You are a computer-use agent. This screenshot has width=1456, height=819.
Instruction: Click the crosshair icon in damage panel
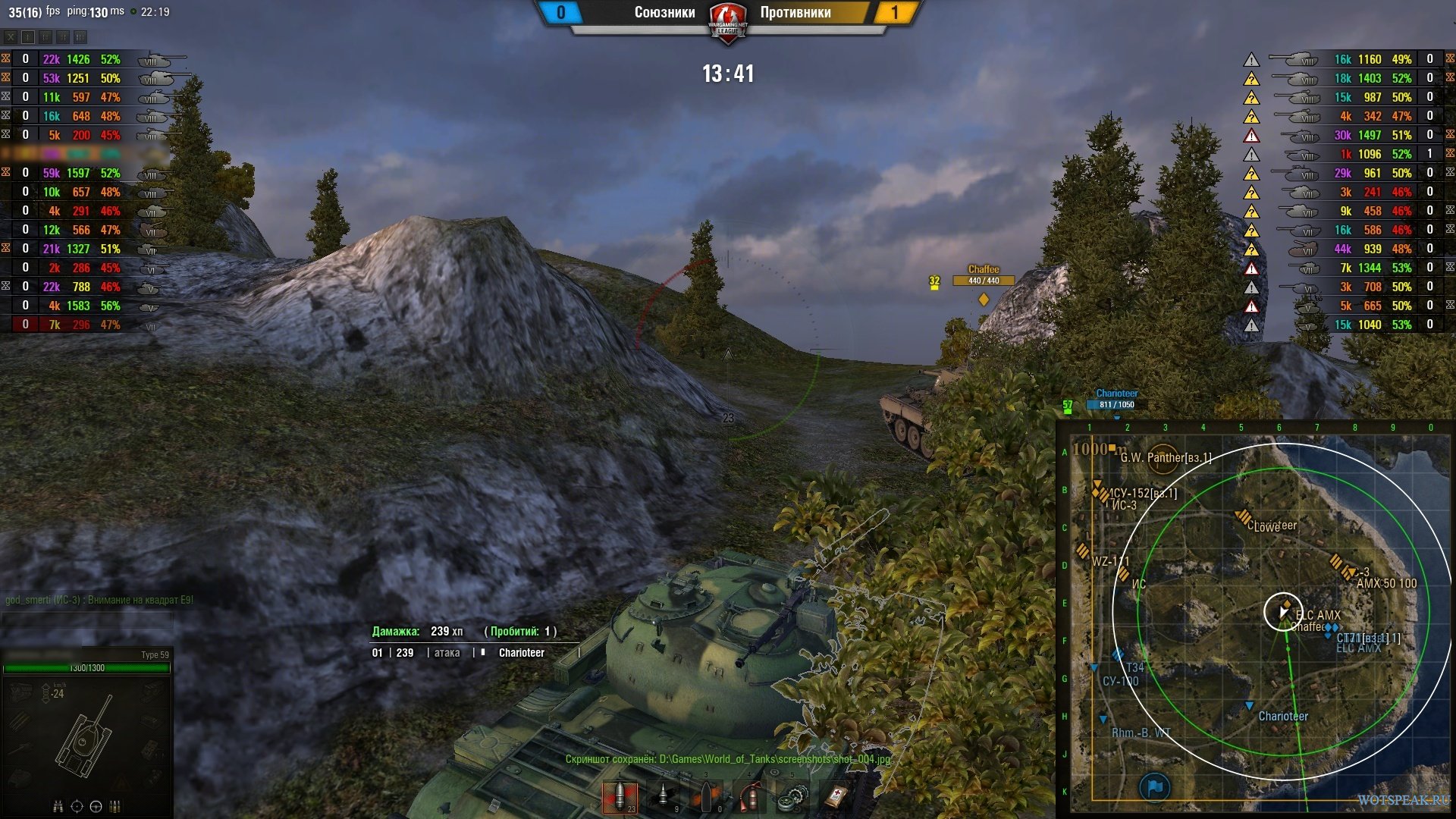pos(77,806)
